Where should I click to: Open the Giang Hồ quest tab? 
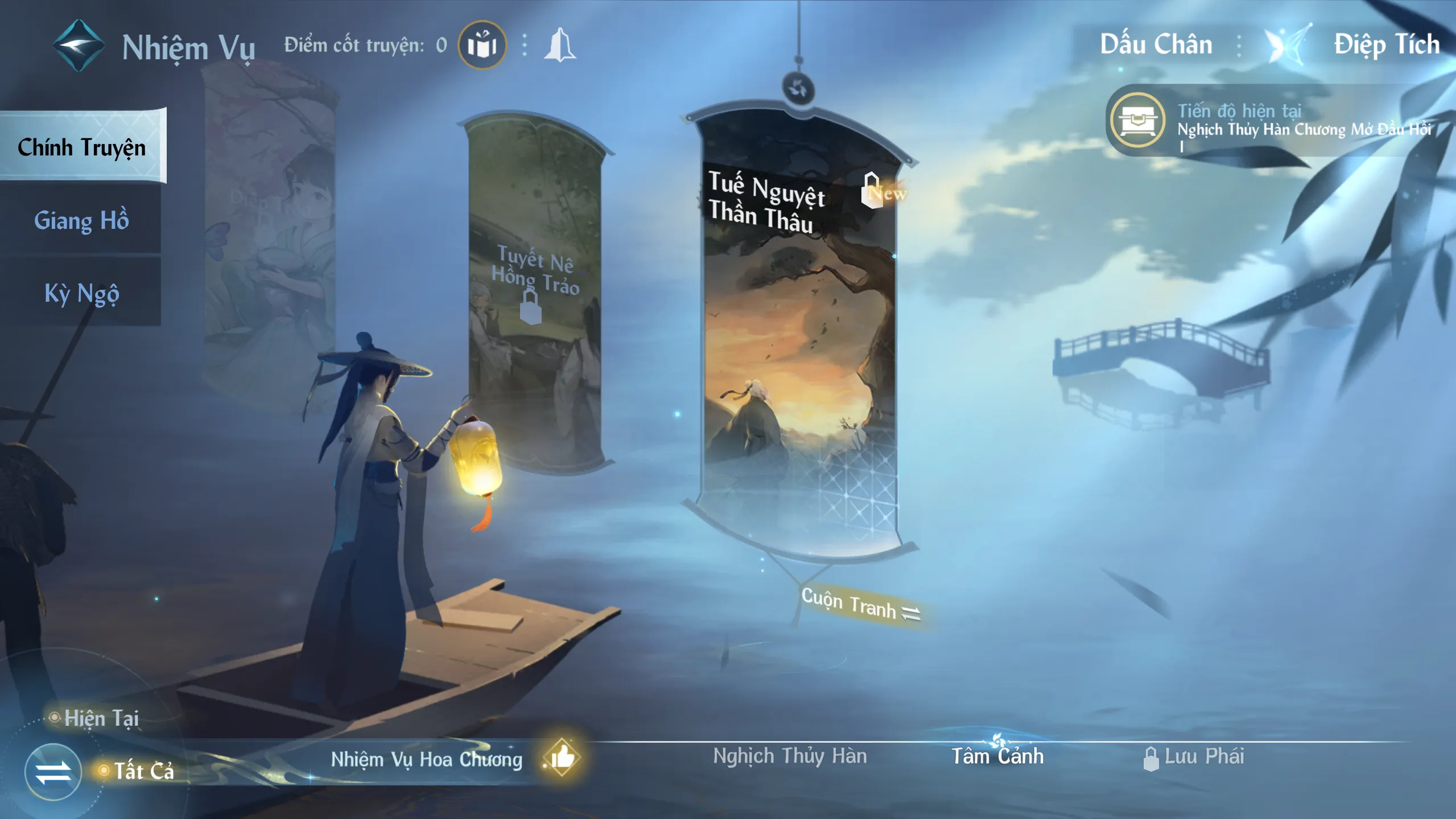tap(81, 220)
